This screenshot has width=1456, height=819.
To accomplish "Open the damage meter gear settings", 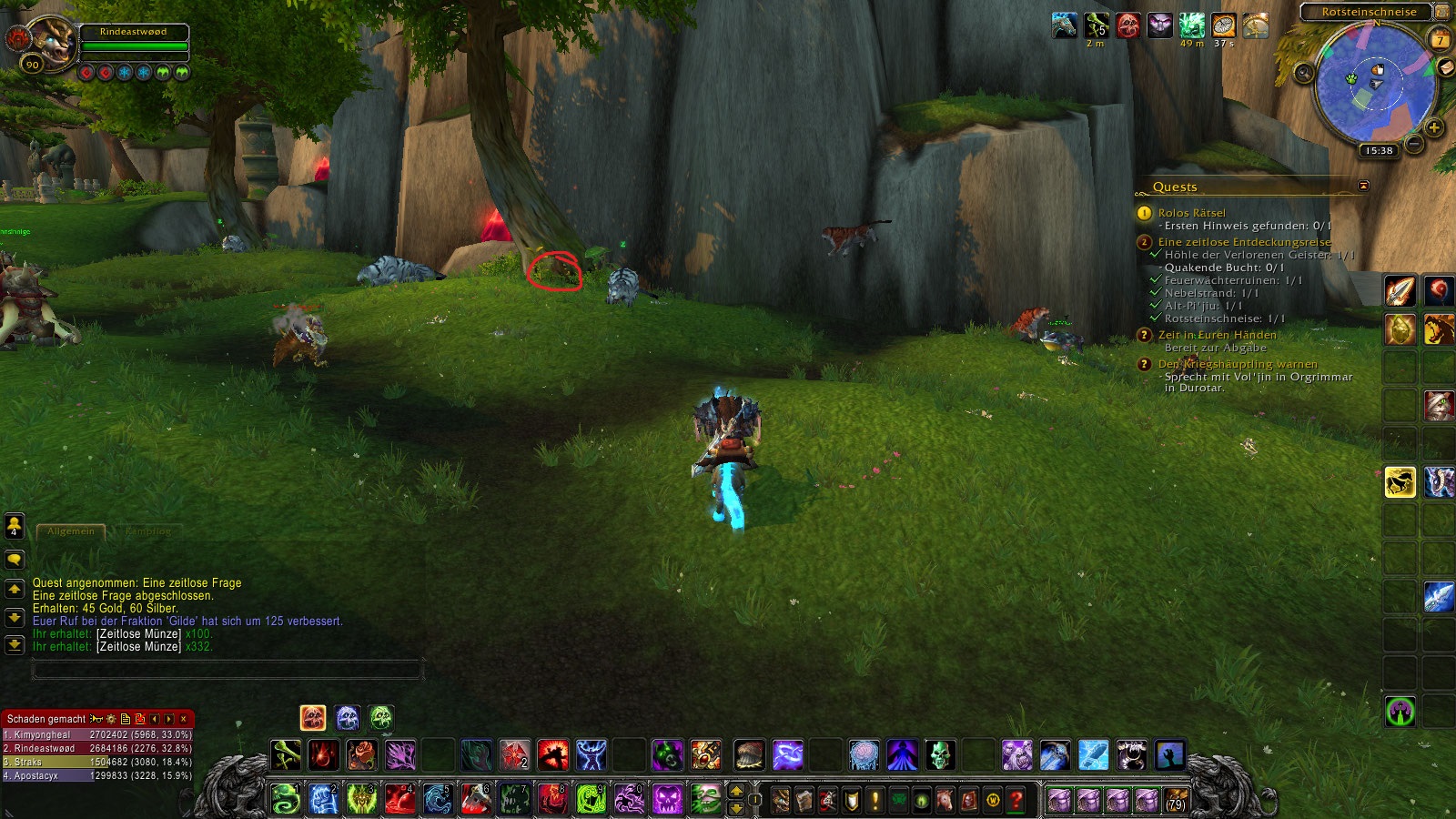I will [111, 719].
